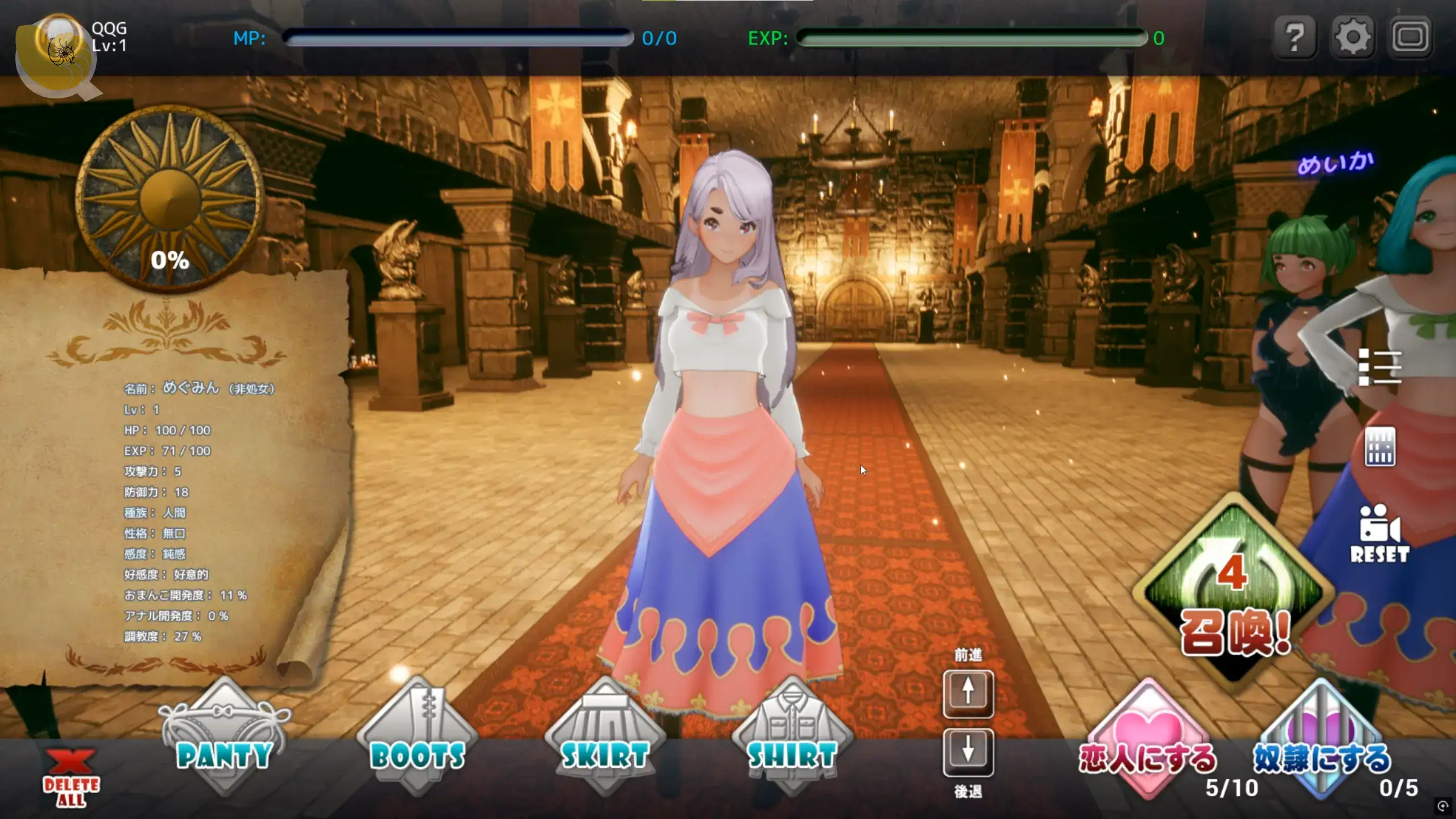Click the golden sun emblem gauge
This screenshot has width=1456, height=819.
point(169,196)
